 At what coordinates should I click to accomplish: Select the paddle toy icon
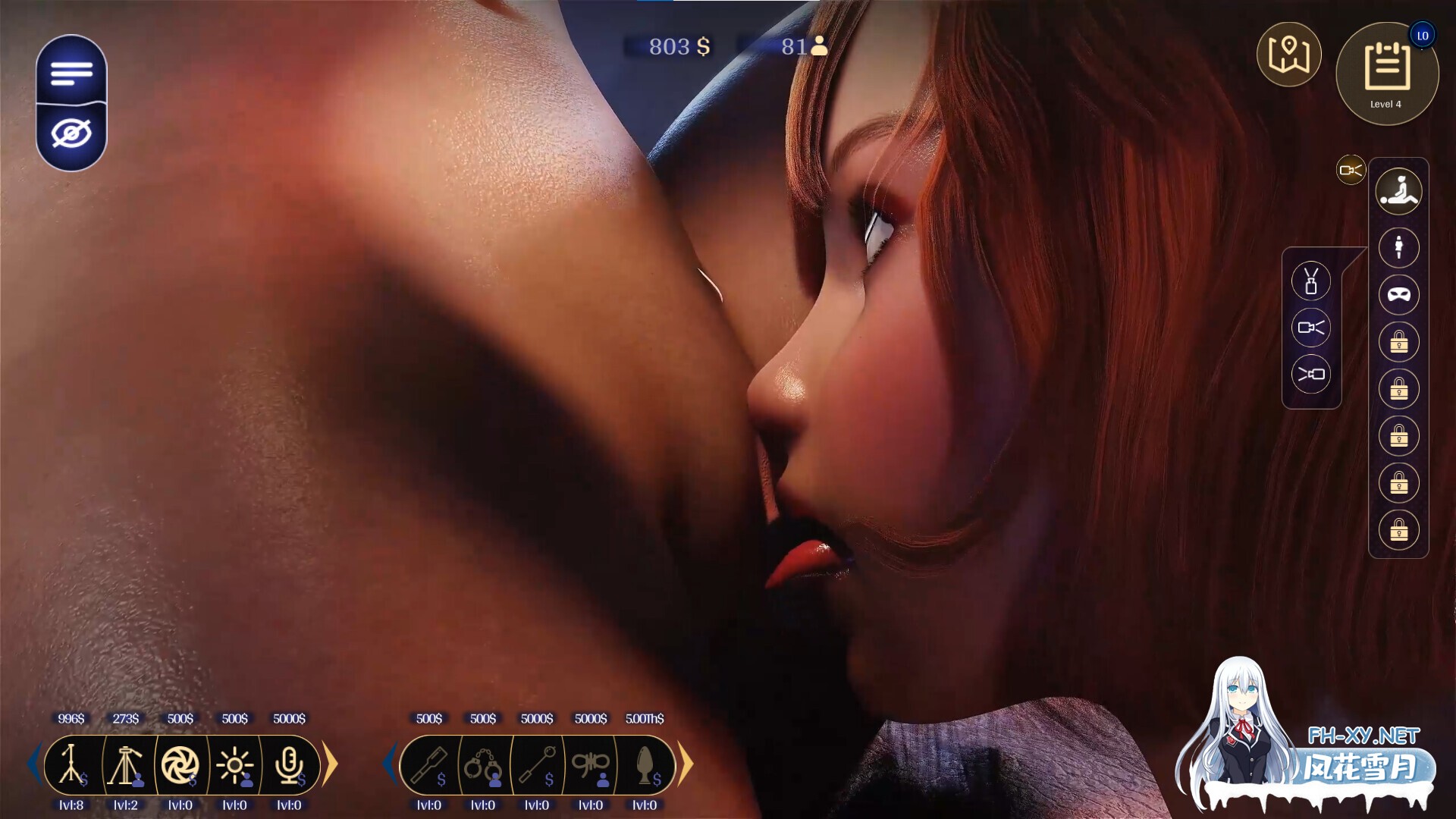pos(427,766)
